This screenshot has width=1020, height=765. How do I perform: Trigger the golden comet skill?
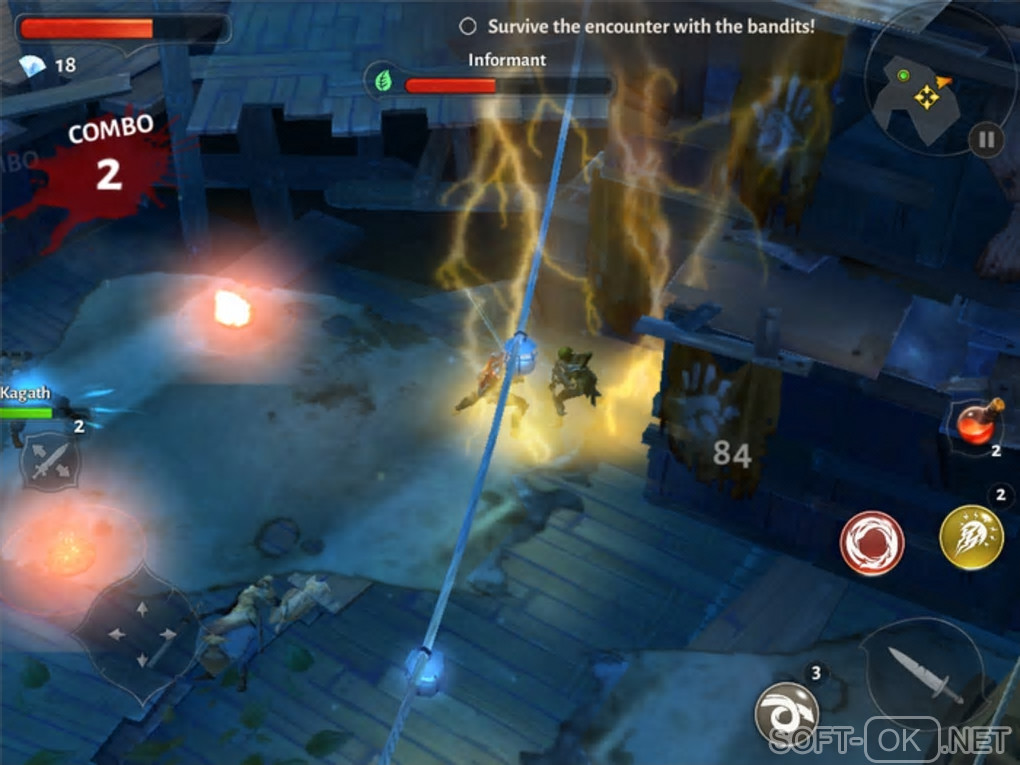[x=971, y=538]
